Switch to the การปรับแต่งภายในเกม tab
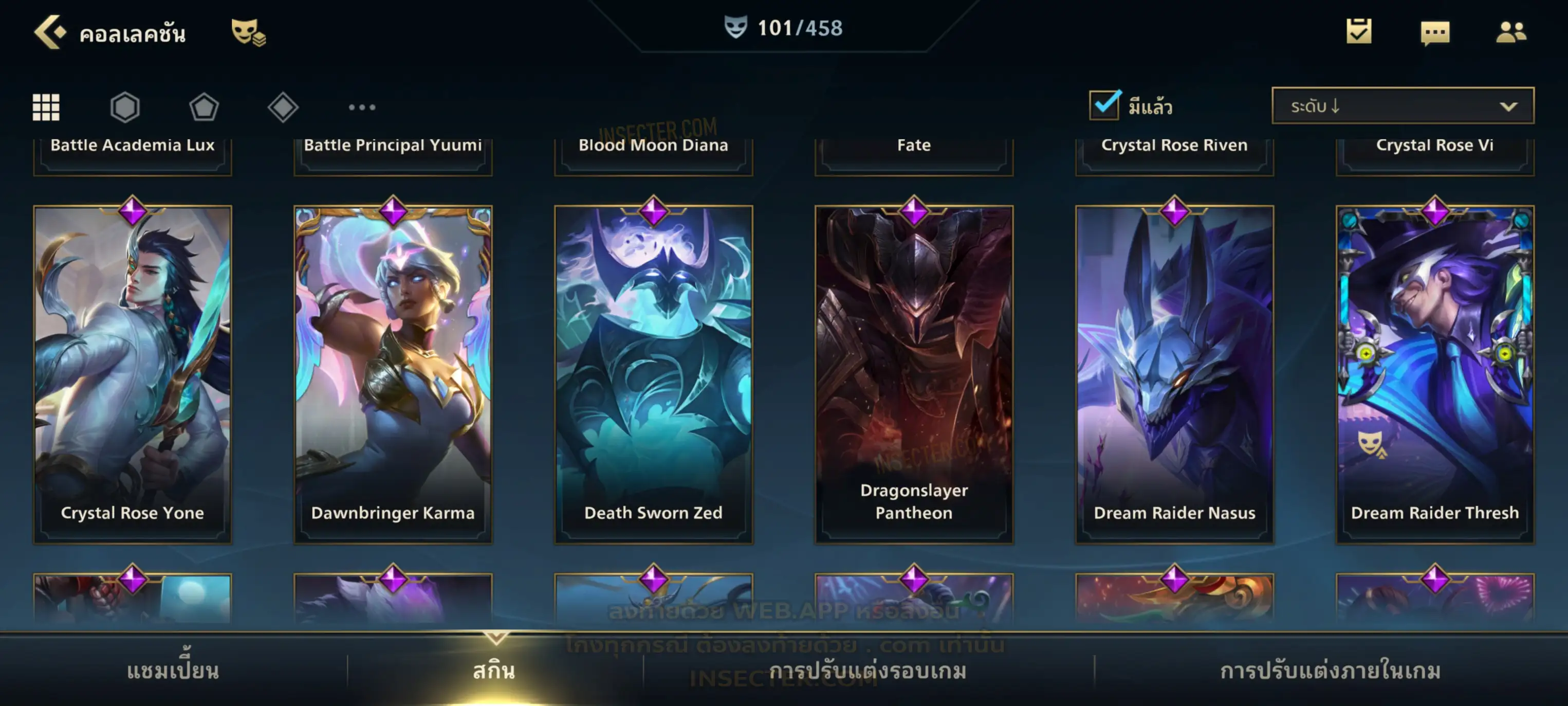Screen dimensions: 1568x706 click(x=1331, y=671)
